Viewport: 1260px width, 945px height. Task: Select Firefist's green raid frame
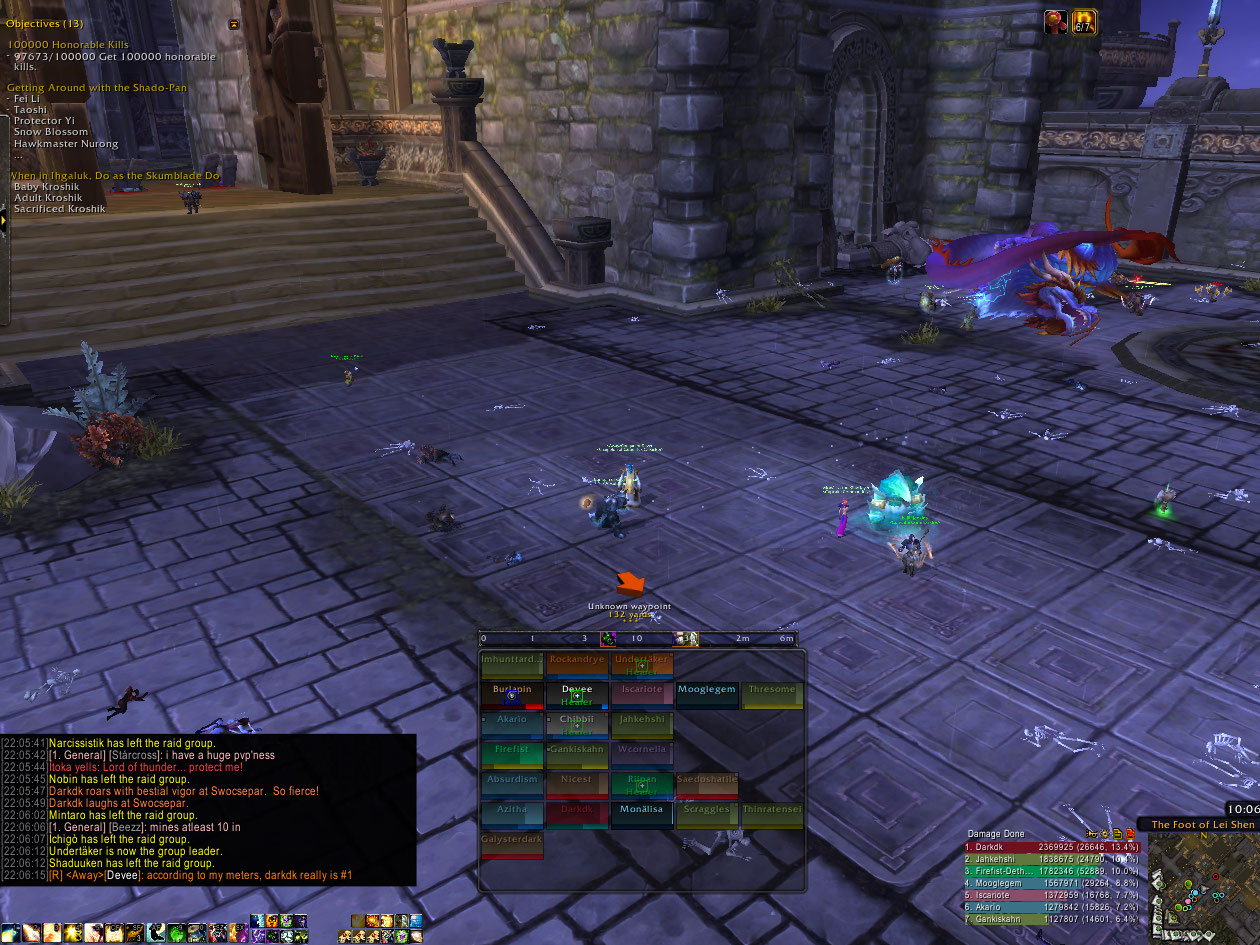[512, 755]
